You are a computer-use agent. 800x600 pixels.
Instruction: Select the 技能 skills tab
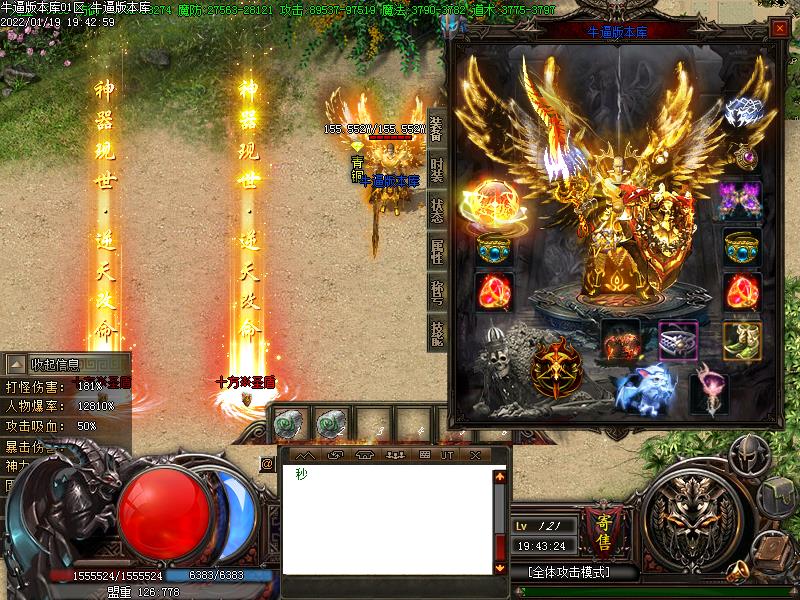click(x=437, y=333)
